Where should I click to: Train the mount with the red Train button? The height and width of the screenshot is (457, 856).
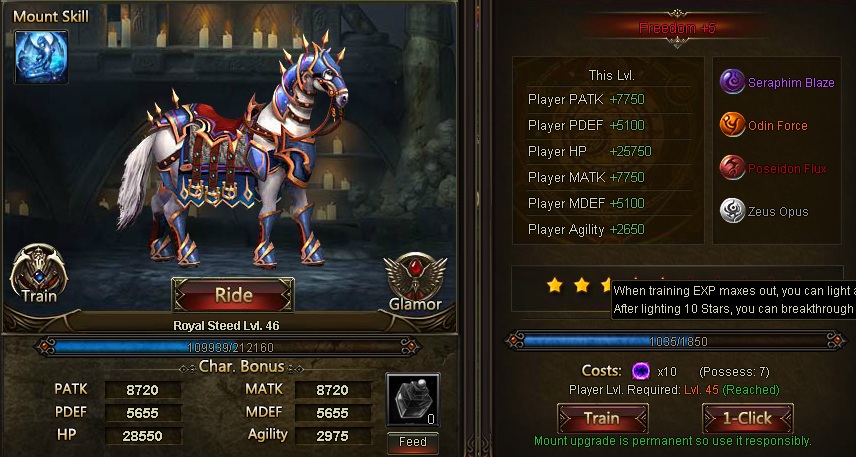click(x=601, y=418)
